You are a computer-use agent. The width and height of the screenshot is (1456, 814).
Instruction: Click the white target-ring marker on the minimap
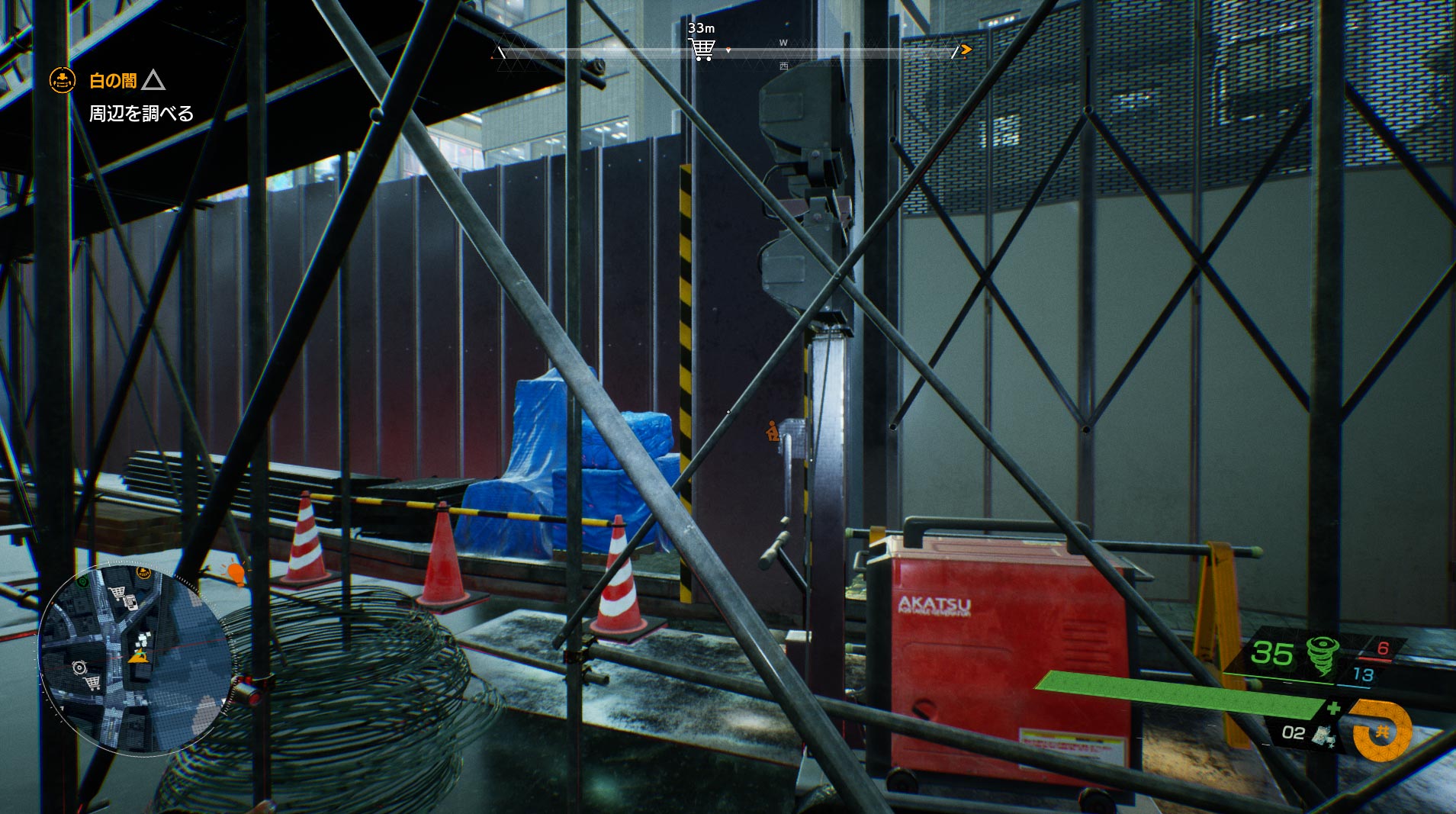(x=79, y=668)
